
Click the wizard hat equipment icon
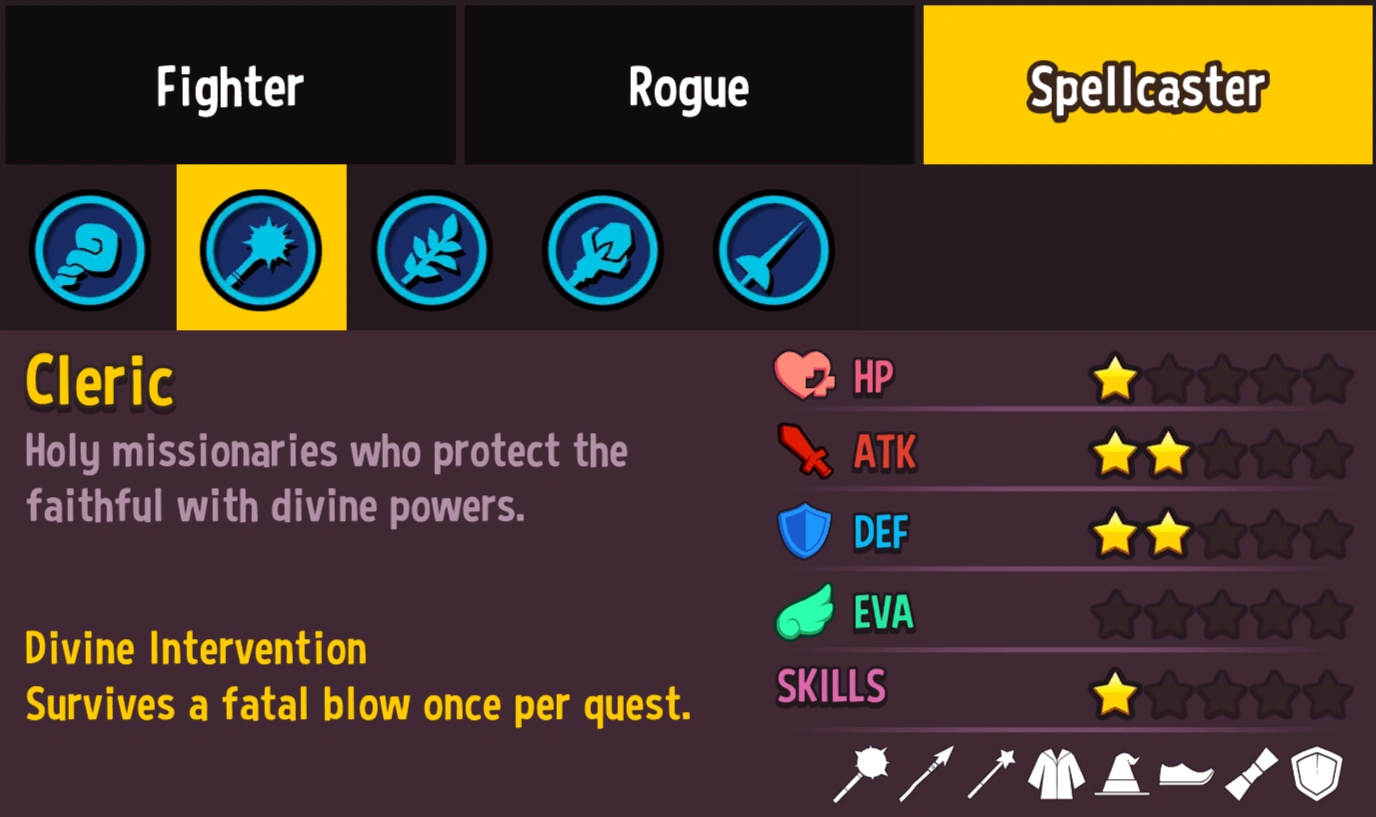click(1120, 772)
